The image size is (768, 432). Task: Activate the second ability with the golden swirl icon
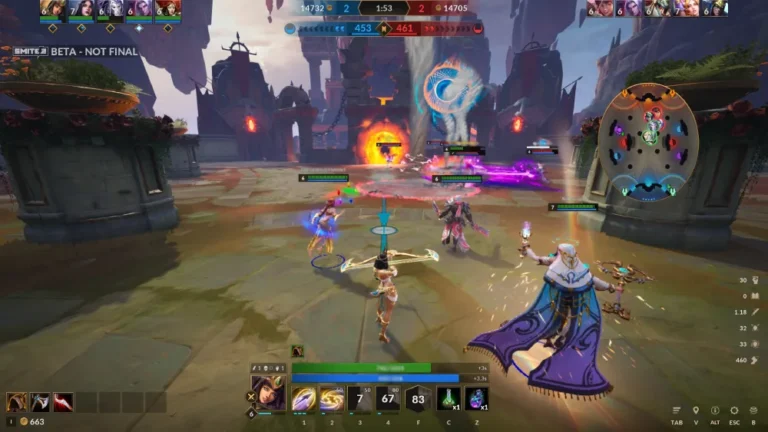tap(332, 399)
